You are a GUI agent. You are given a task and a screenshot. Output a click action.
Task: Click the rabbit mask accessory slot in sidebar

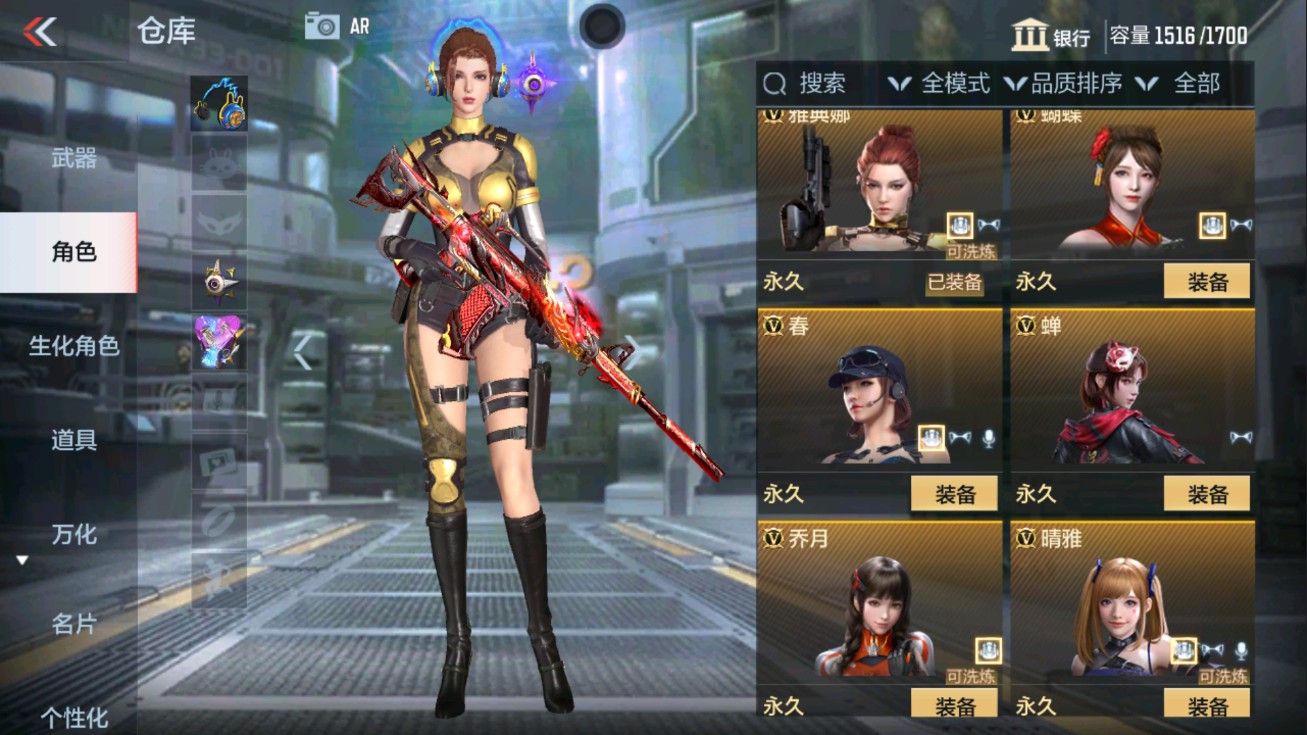pos(219,163)
